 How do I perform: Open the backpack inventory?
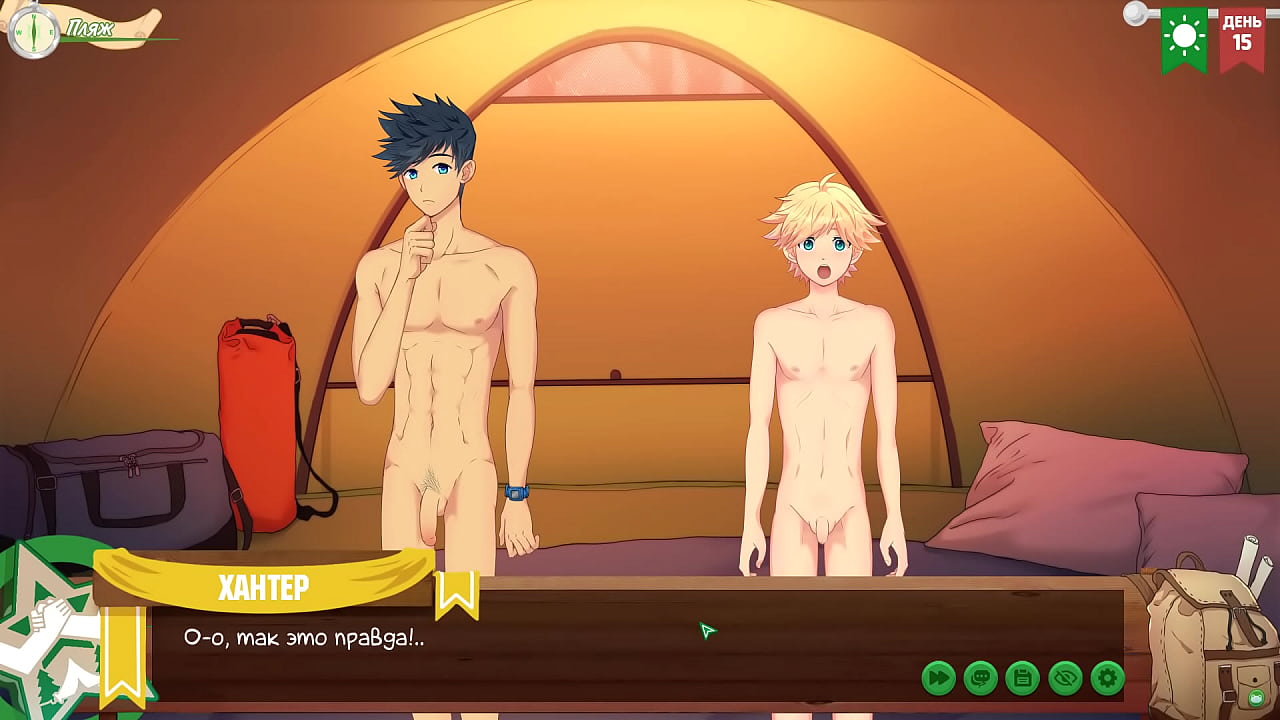[1207, 637]
